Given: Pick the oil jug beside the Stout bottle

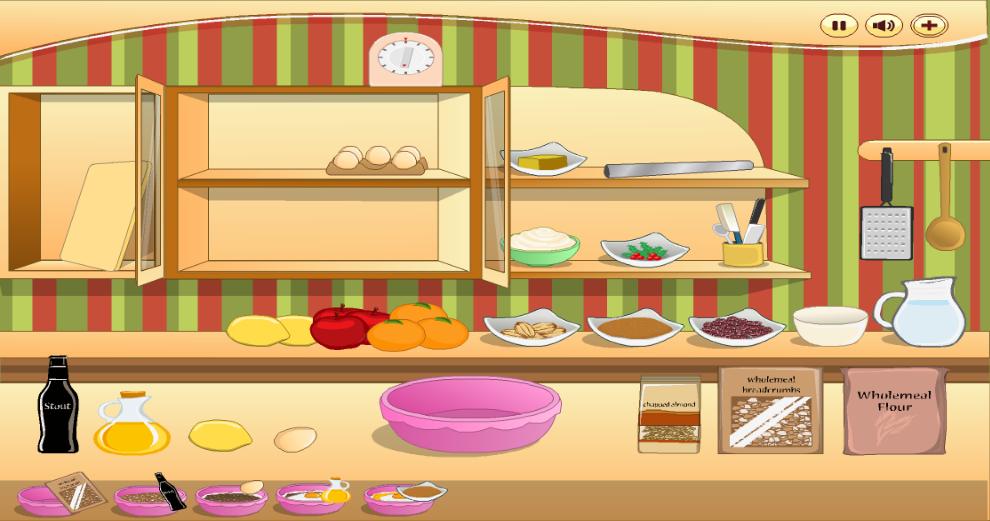Looking at the screenshot, I should click(x=130, y=424).
